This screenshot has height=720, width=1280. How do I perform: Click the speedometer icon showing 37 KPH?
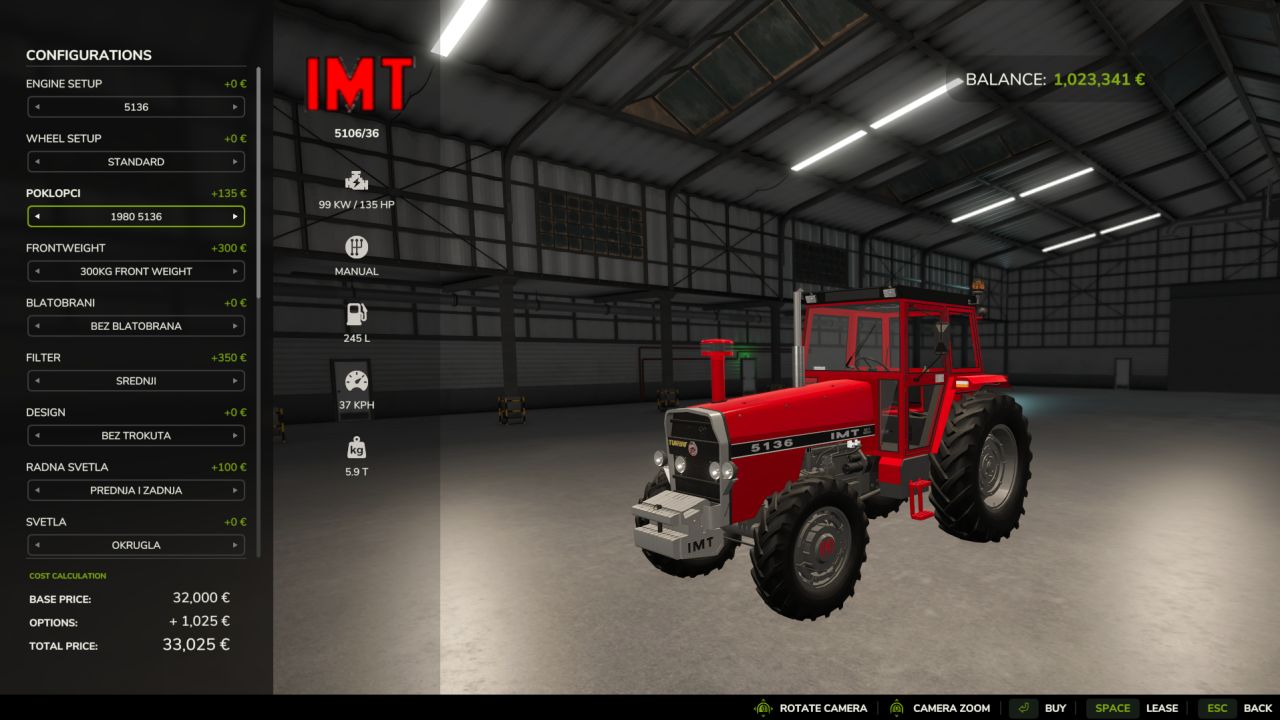356,381
